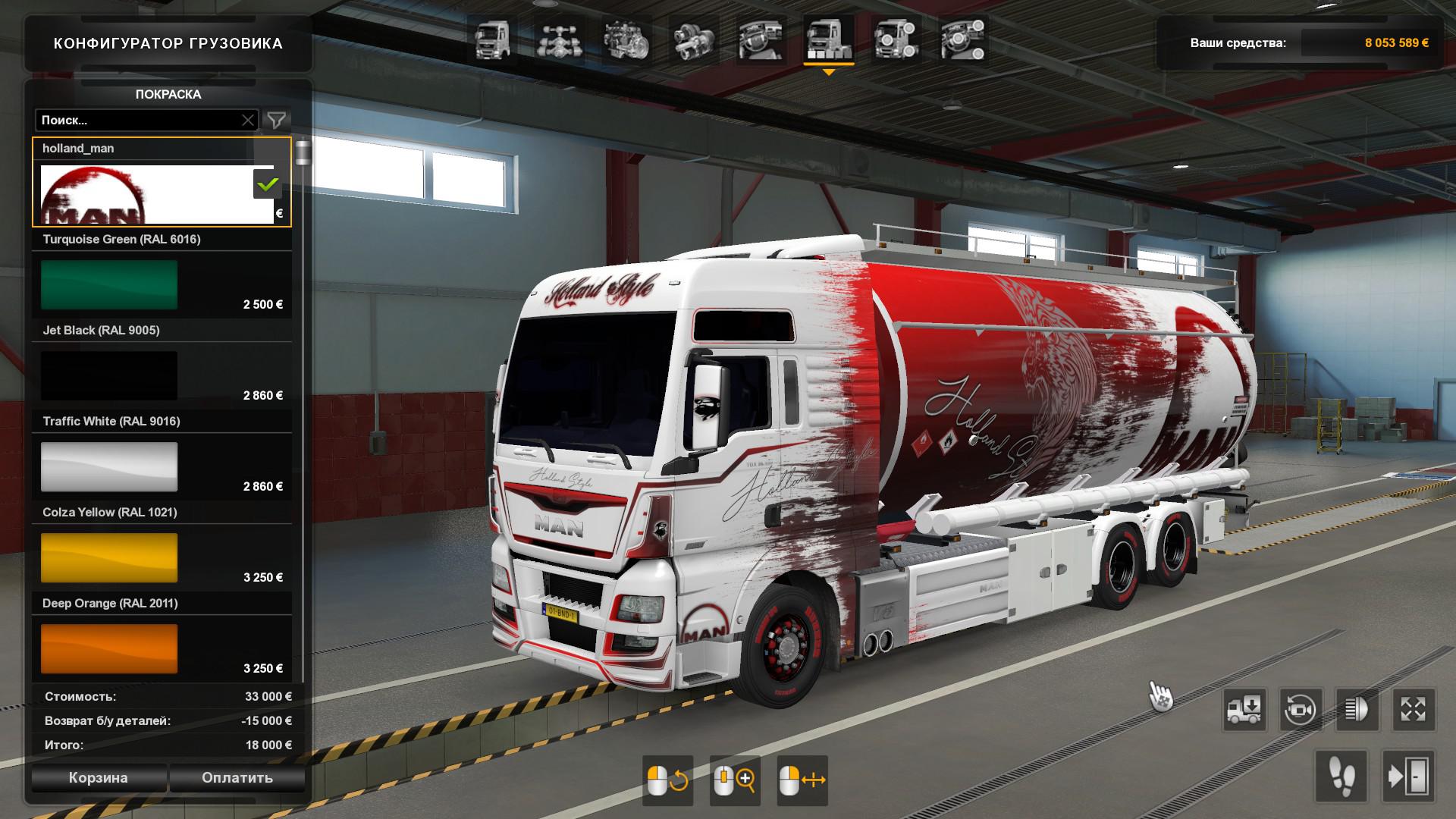The height and width of the screenshot is (819, 1456).
Task: Apply the Deep Orange paint swatch
Action: pyautogui.click(x=109, y=649)
